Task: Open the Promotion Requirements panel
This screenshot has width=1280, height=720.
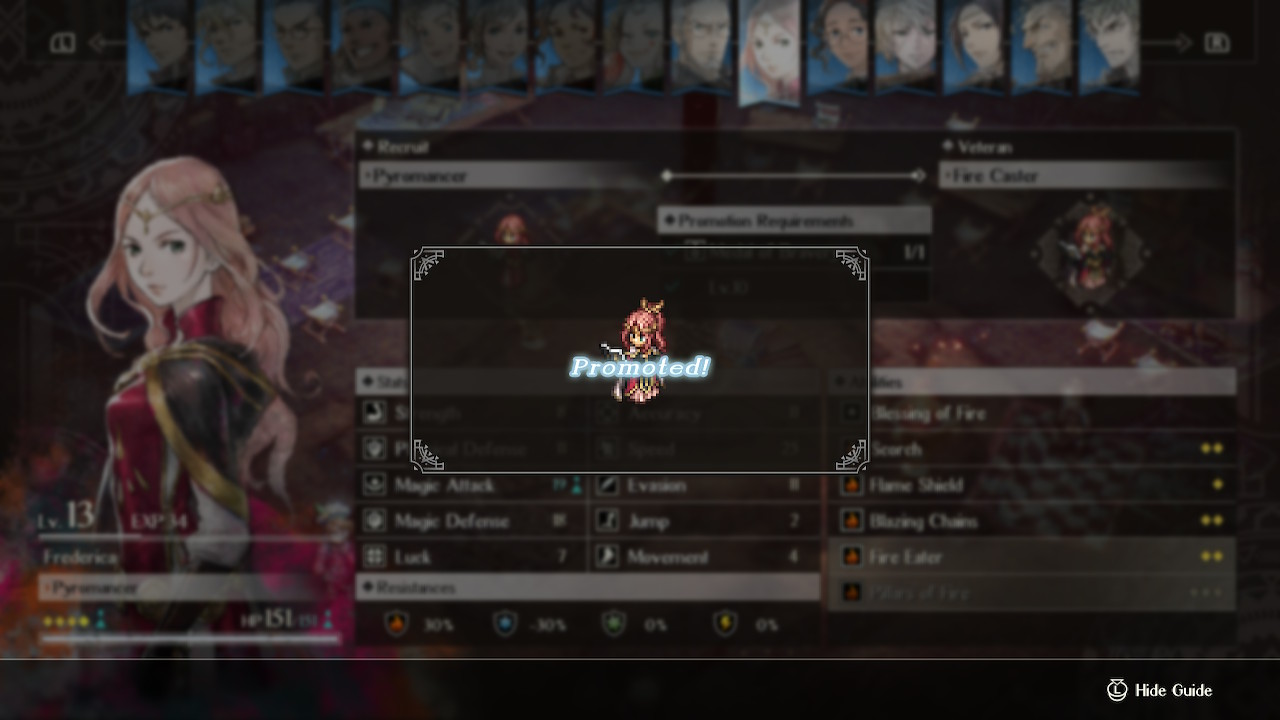Action: click(x=793, y=220)
